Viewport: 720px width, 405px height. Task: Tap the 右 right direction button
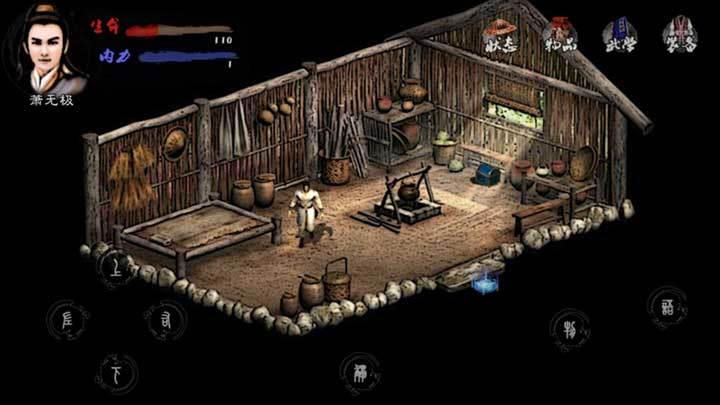coord(165,320)
